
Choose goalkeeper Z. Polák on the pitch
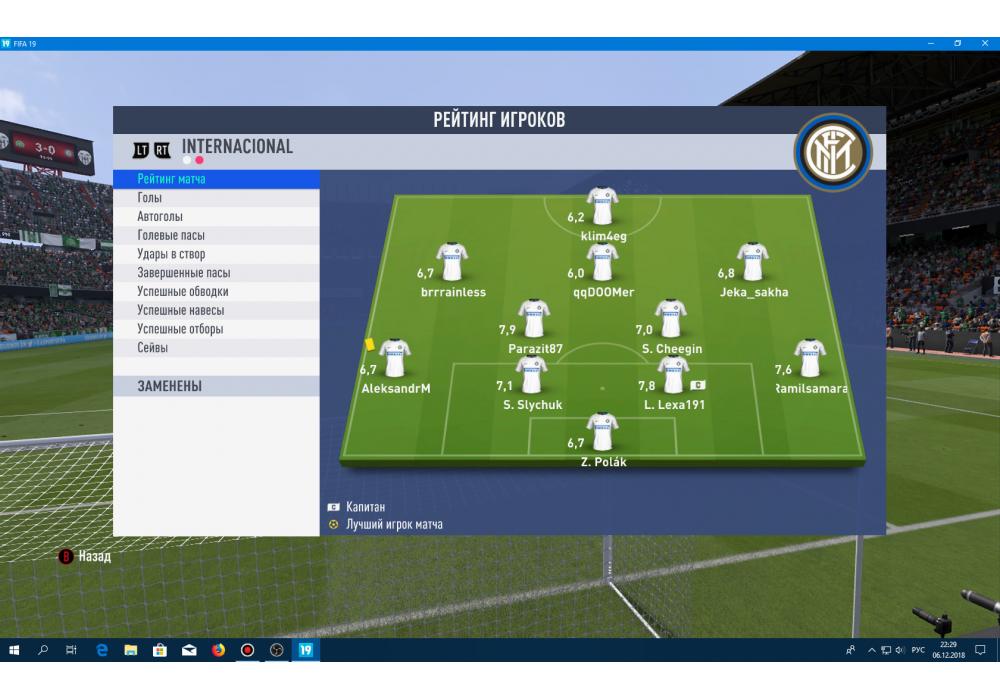click(602, 434)
